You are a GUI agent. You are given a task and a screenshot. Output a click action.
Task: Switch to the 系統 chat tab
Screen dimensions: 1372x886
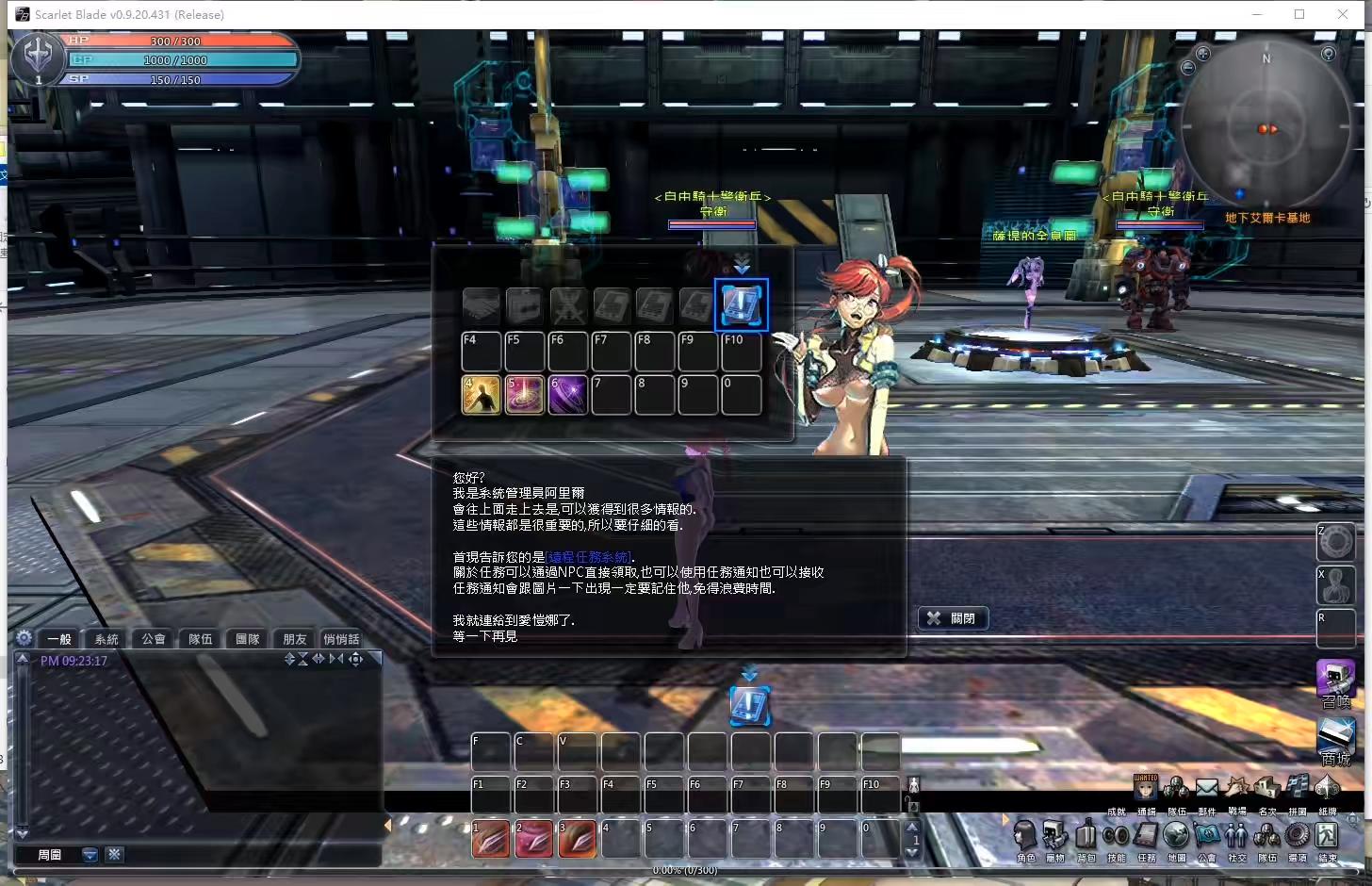106,638
